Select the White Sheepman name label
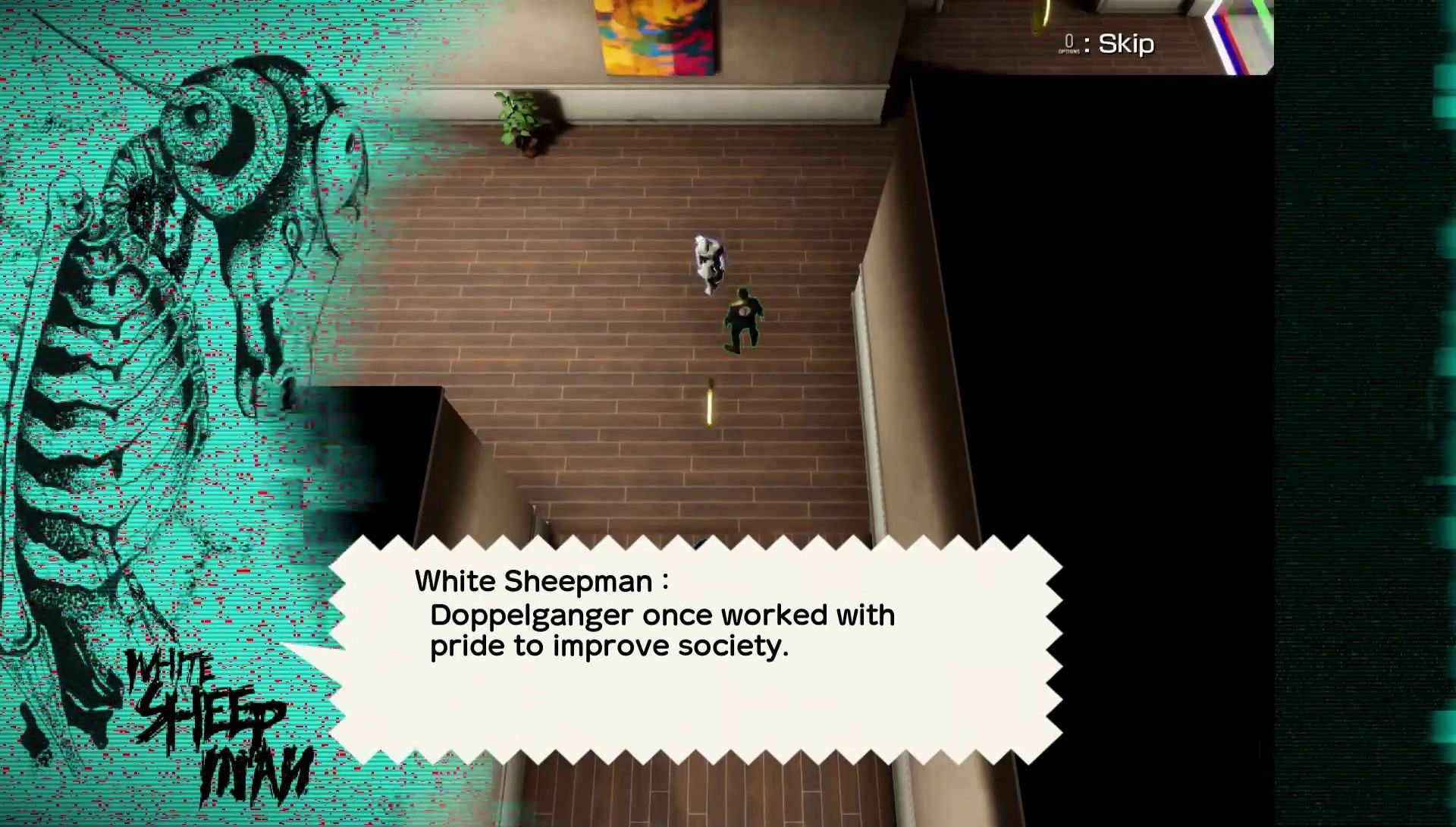 (540, 581)
